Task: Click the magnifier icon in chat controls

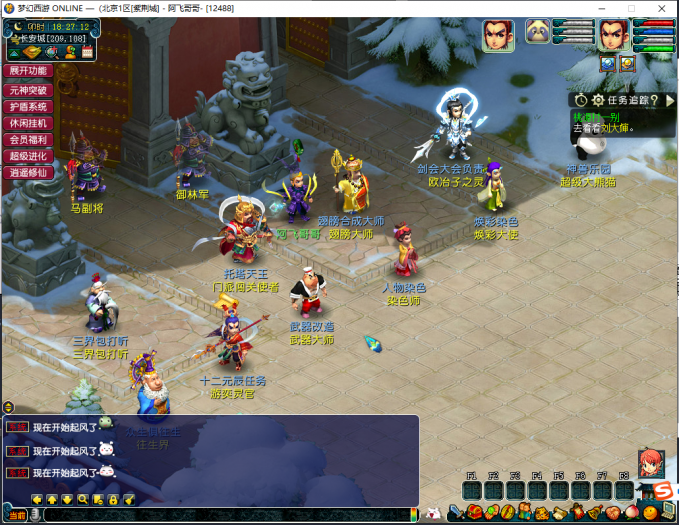Action: 83,498
